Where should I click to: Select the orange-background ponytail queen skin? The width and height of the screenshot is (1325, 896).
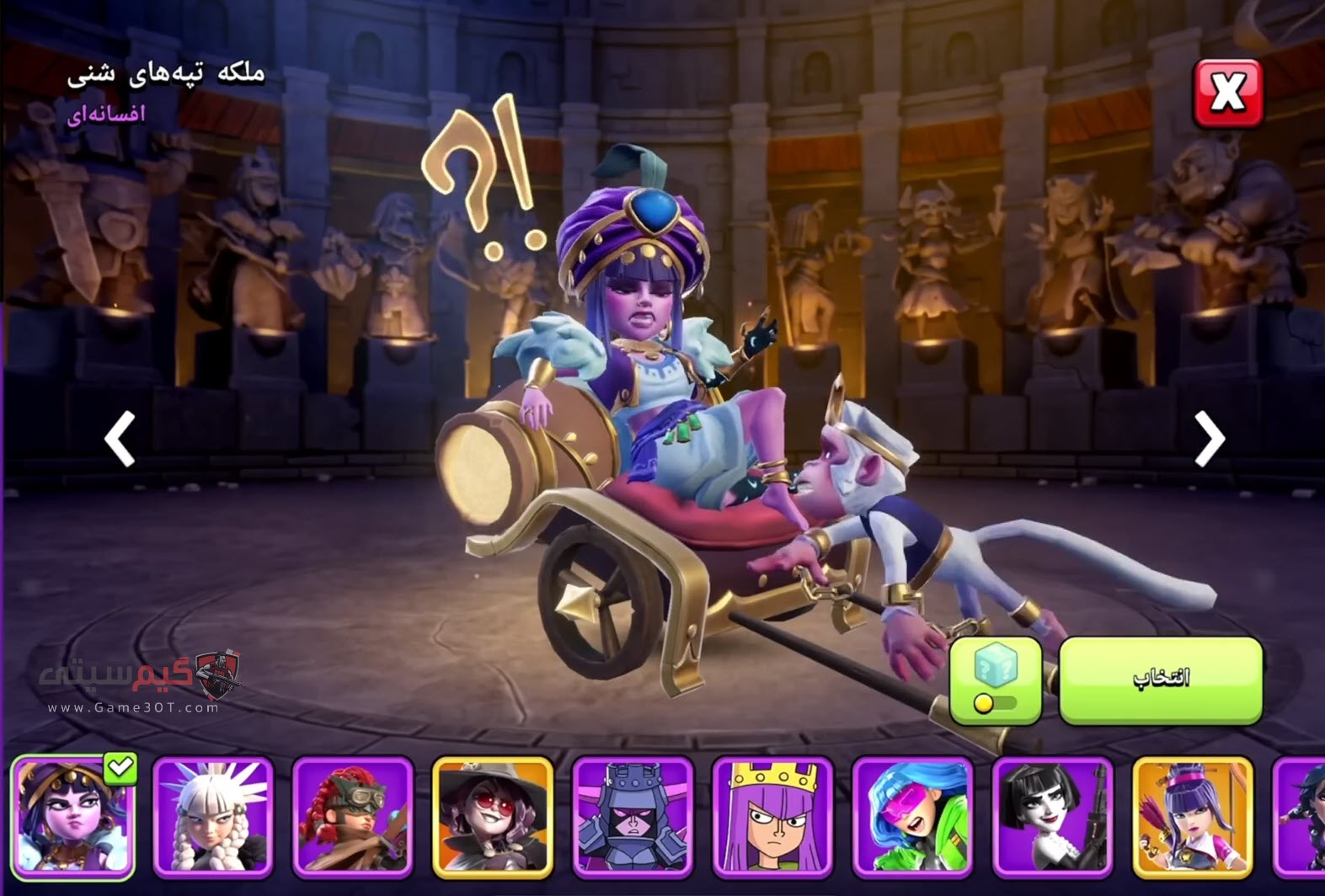[1192, 816]
